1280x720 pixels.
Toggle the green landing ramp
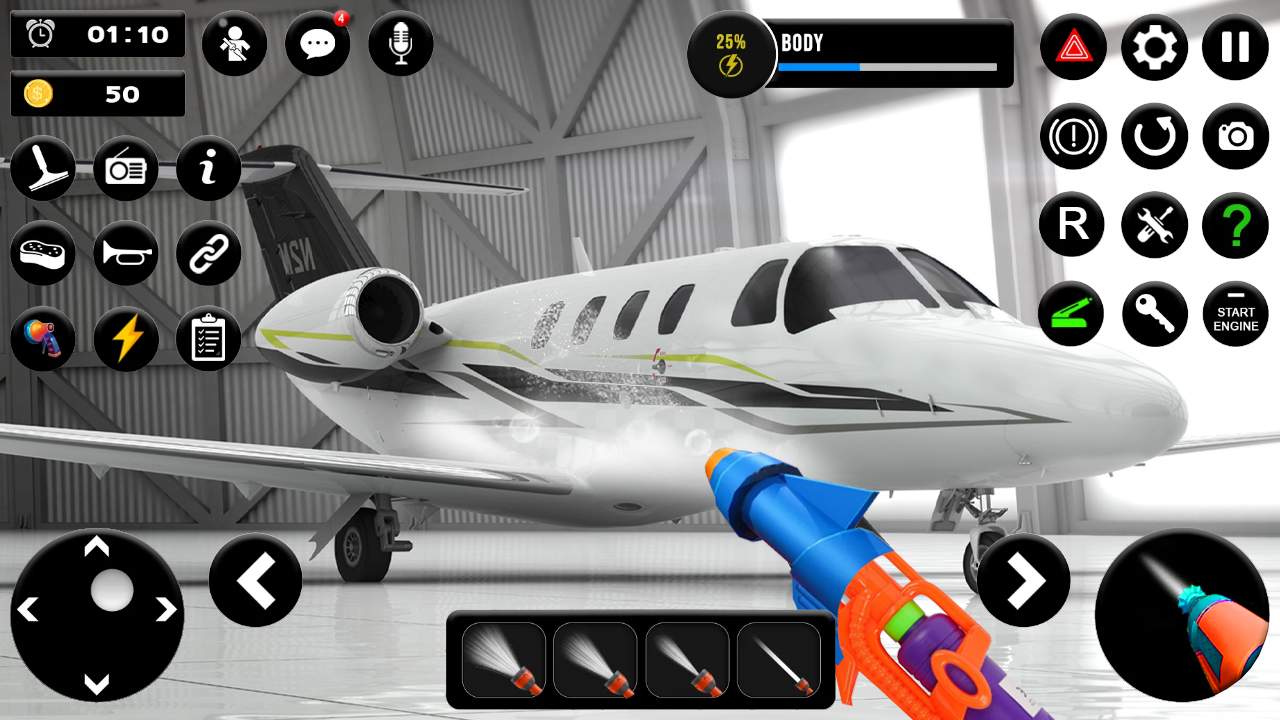1072,314
